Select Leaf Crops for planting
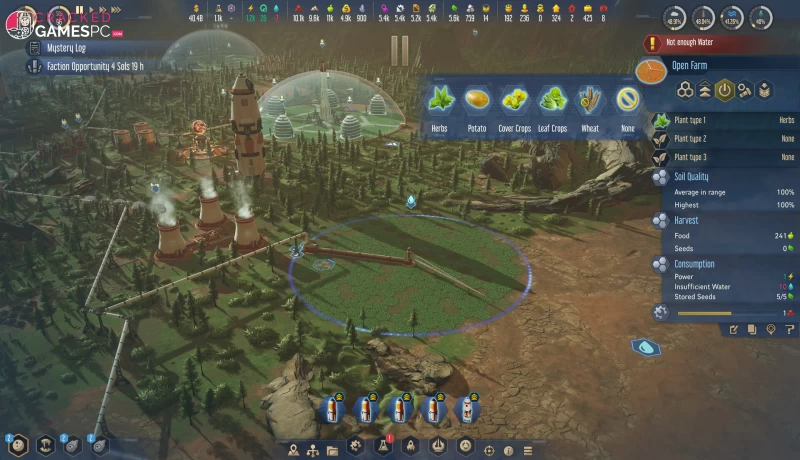Viewport: 800px width, 460px height. (552, 101)
